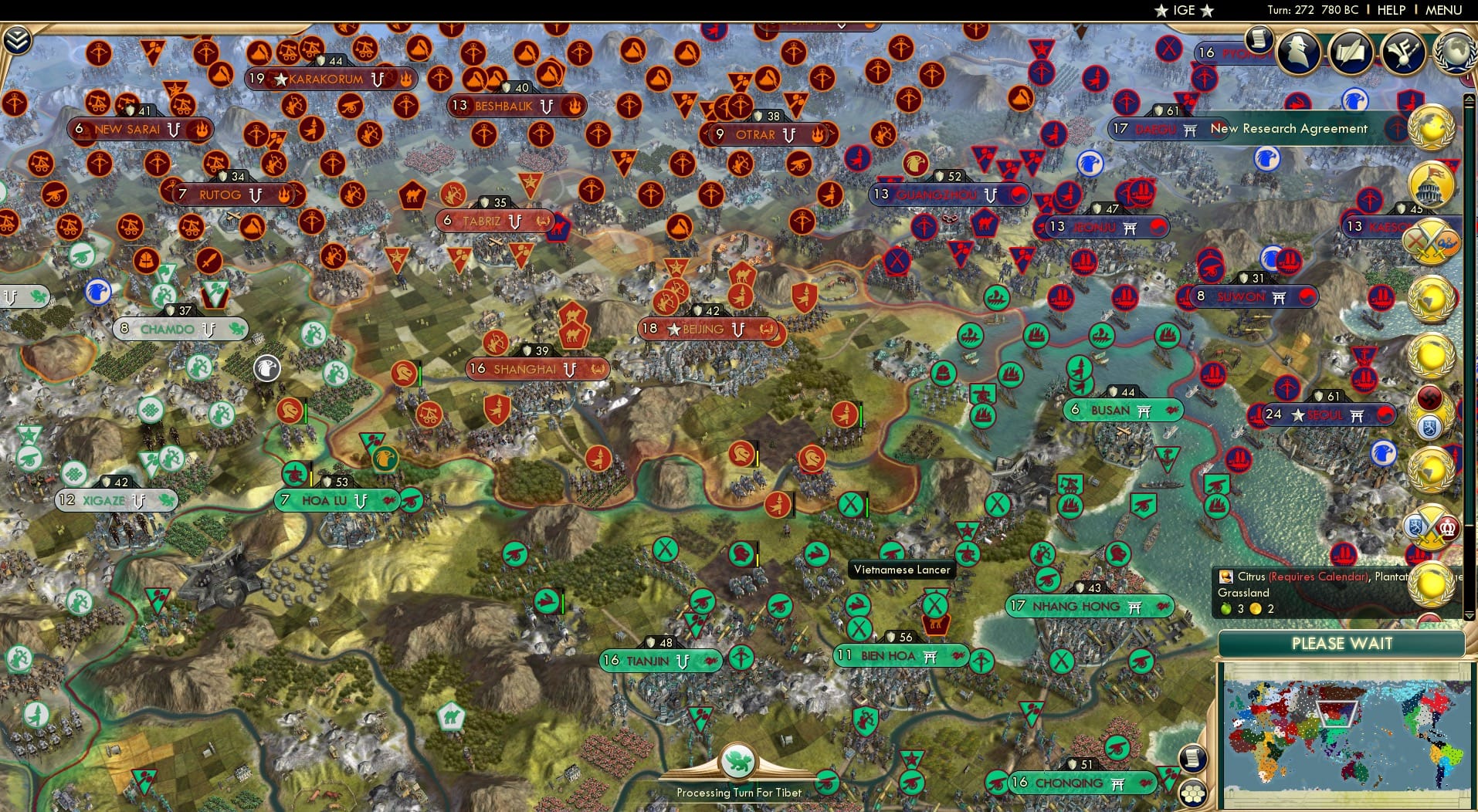
Task: Open the Espionage overview spy icon
Action: [x=1297, y=52]
